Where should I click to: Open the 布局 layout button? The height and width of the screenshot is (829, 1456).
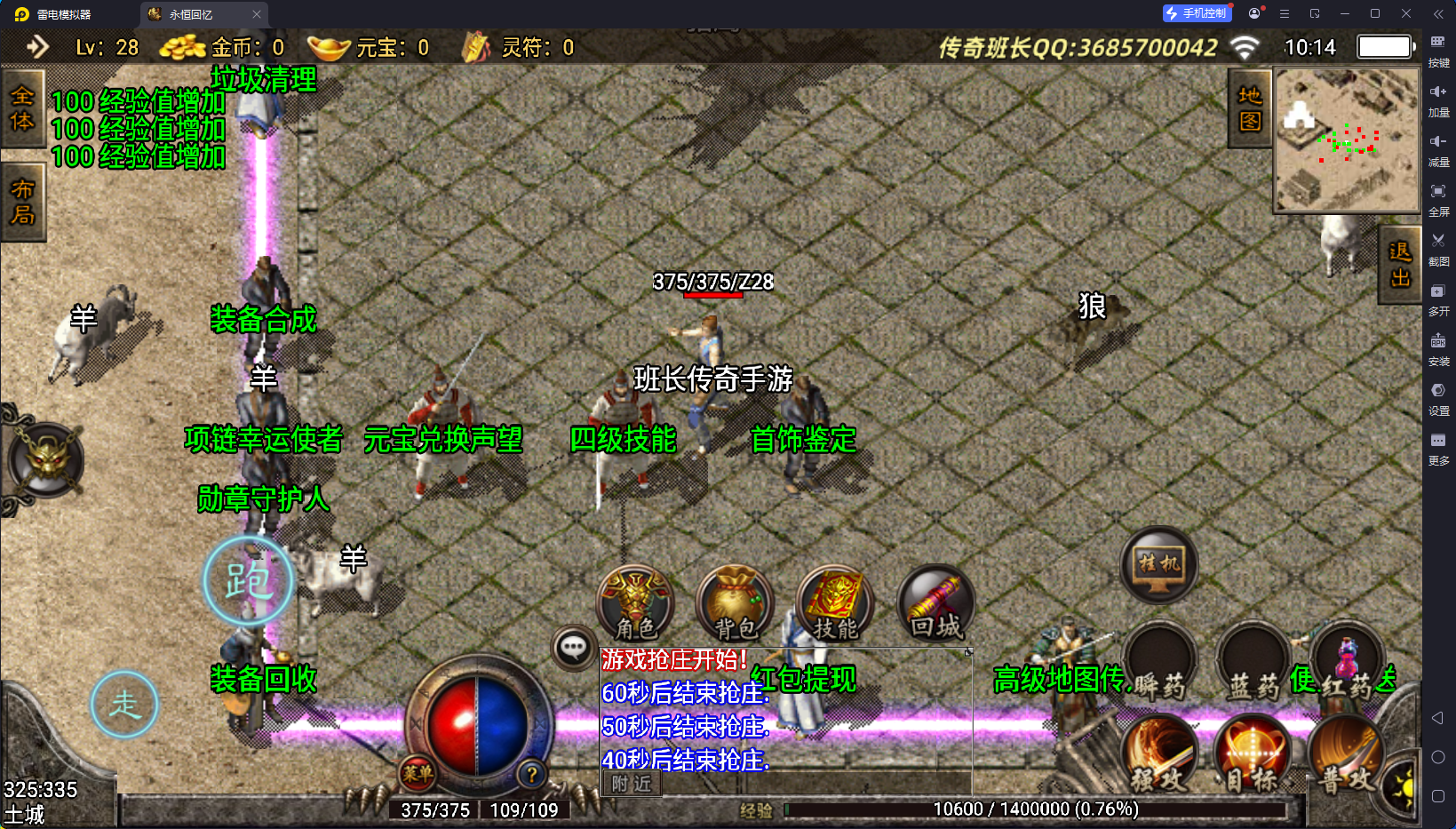point(22,202)
